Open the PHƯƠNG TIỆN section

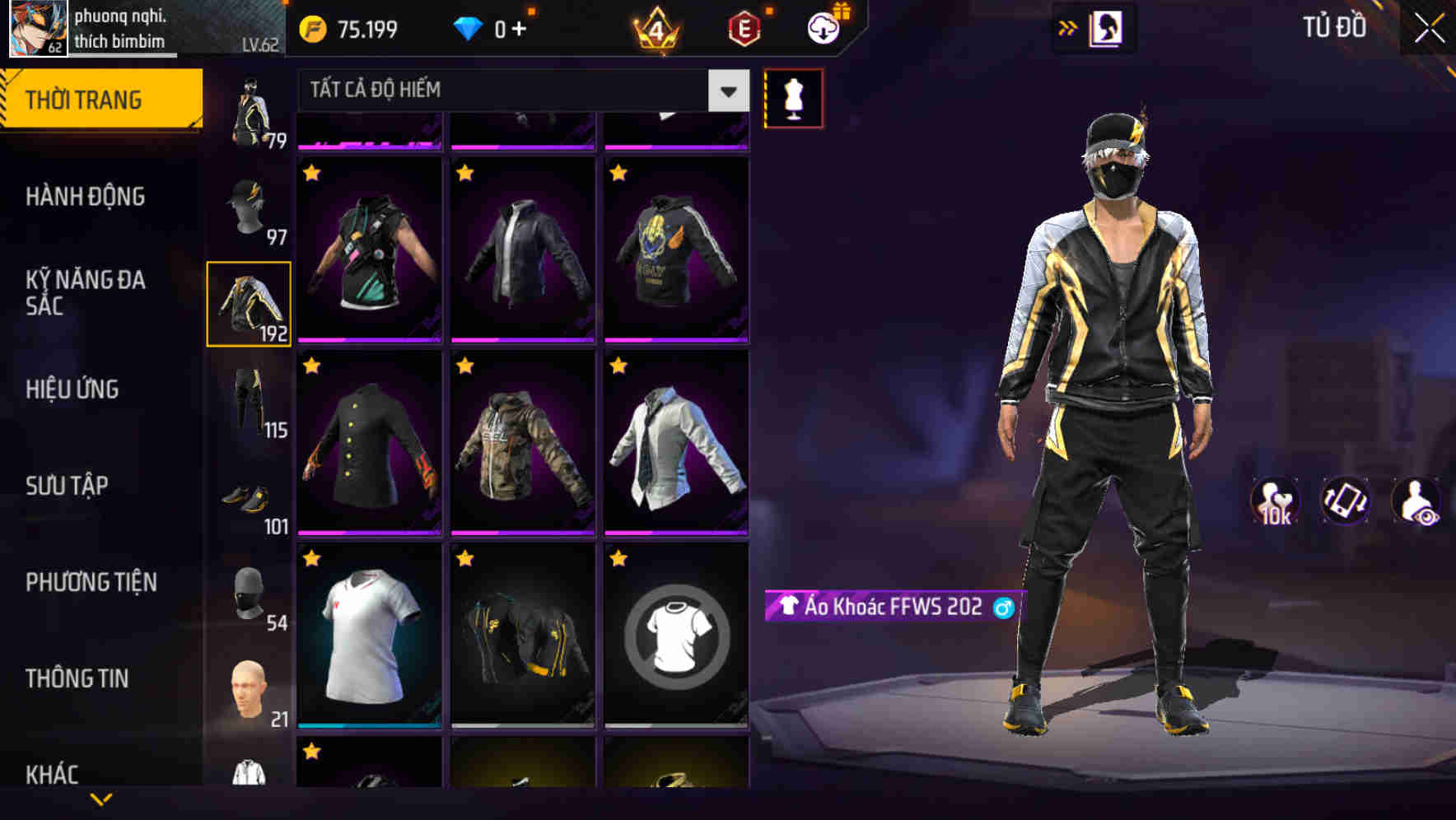[91, 581]
